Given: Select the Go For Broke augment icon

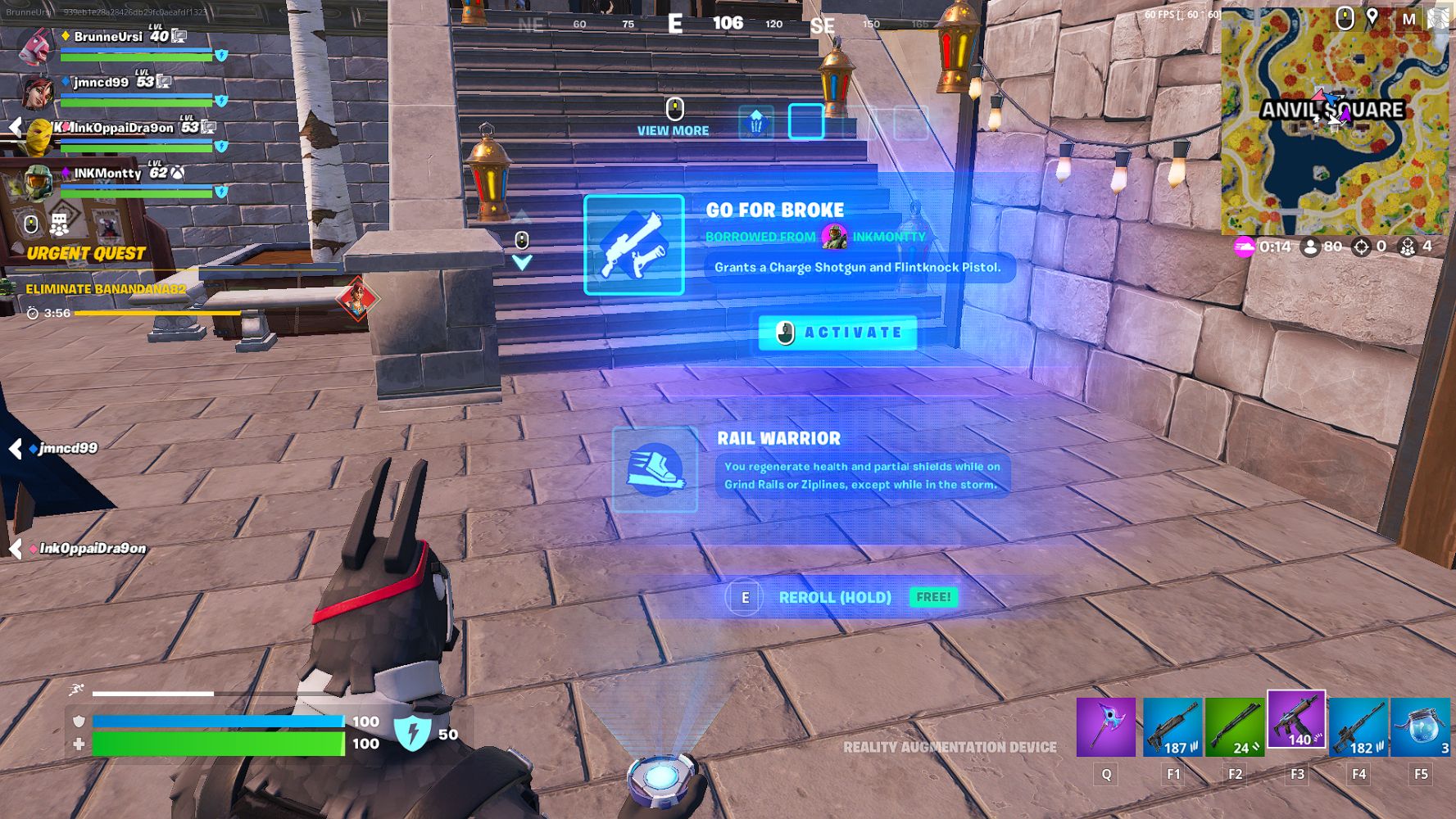Looking at the screenshot, I should click(x=633, y=245).
